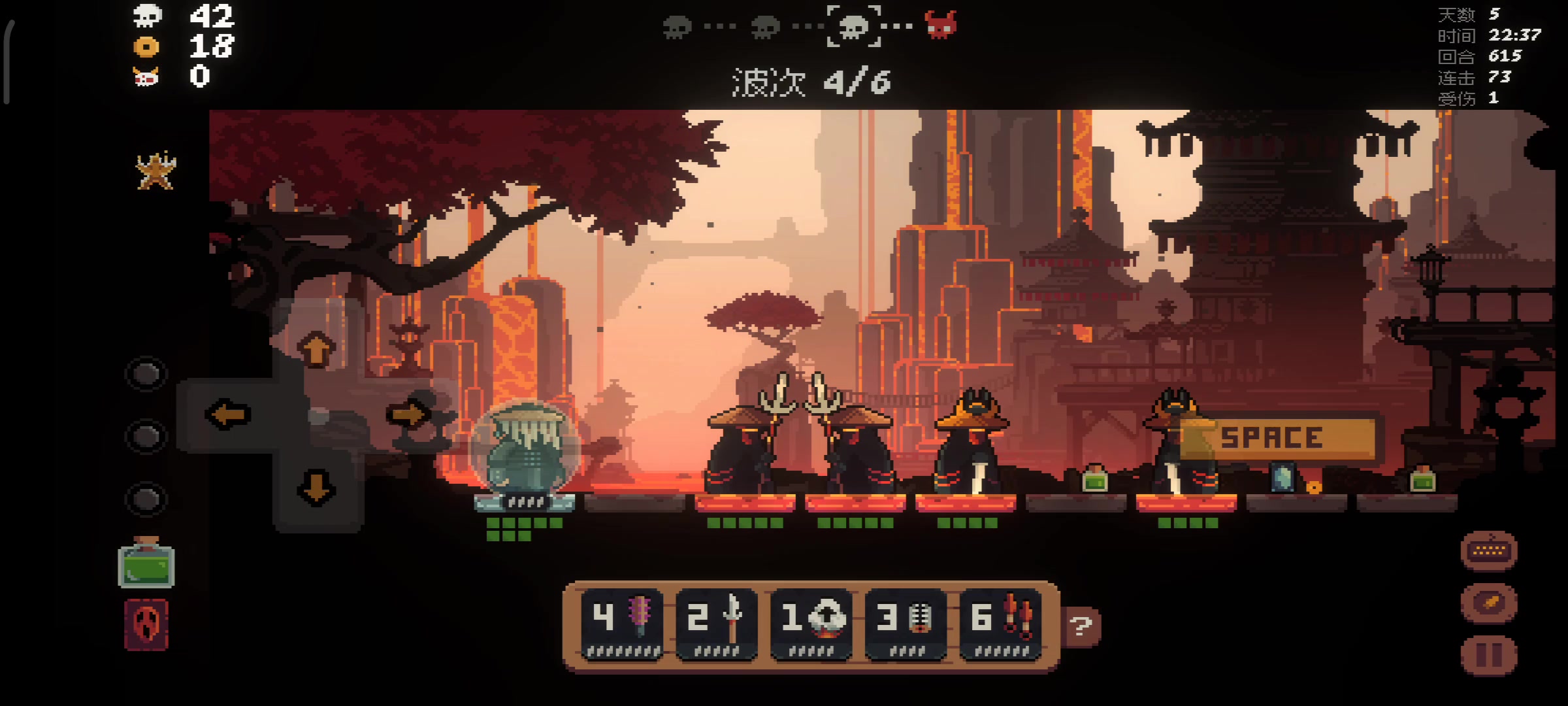Pick the smoke bomb tile
This screenshot has width=1568, height=706.
point(811,624)
